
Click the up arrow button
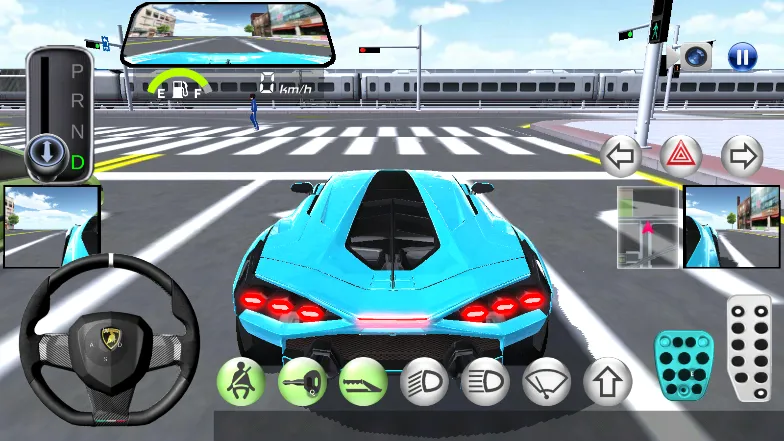click(607, 382)
